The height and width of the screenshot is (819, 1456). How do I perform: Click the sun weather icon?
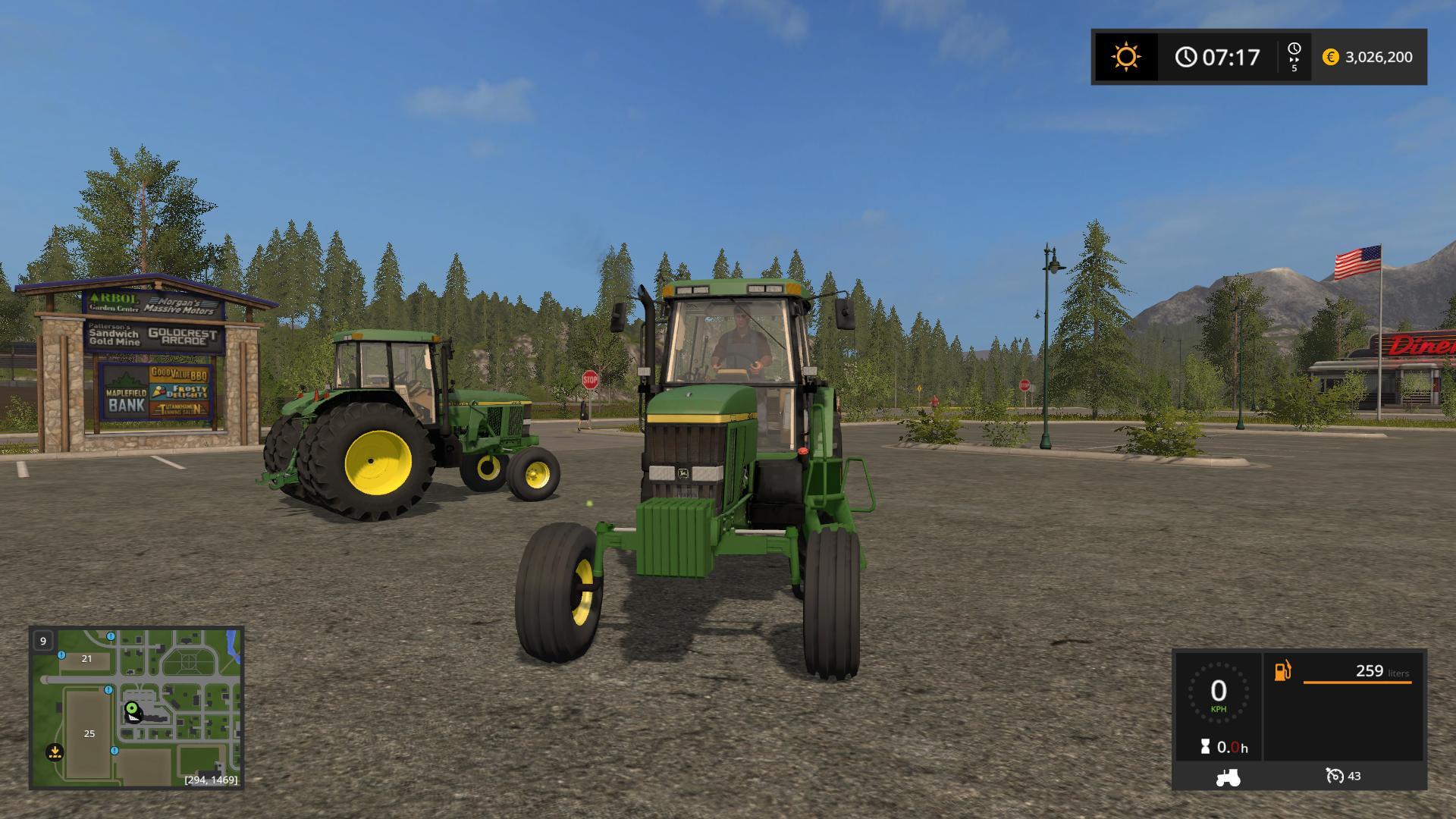click(x=1125, y=57)
